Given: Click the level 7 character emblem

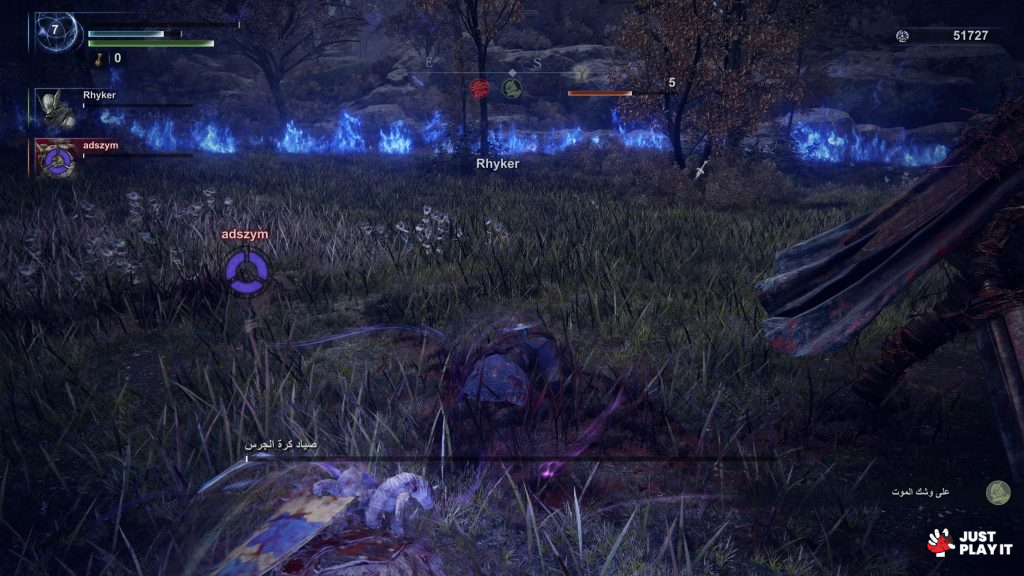Looking at the screenshot, I should tap(55, 31).
